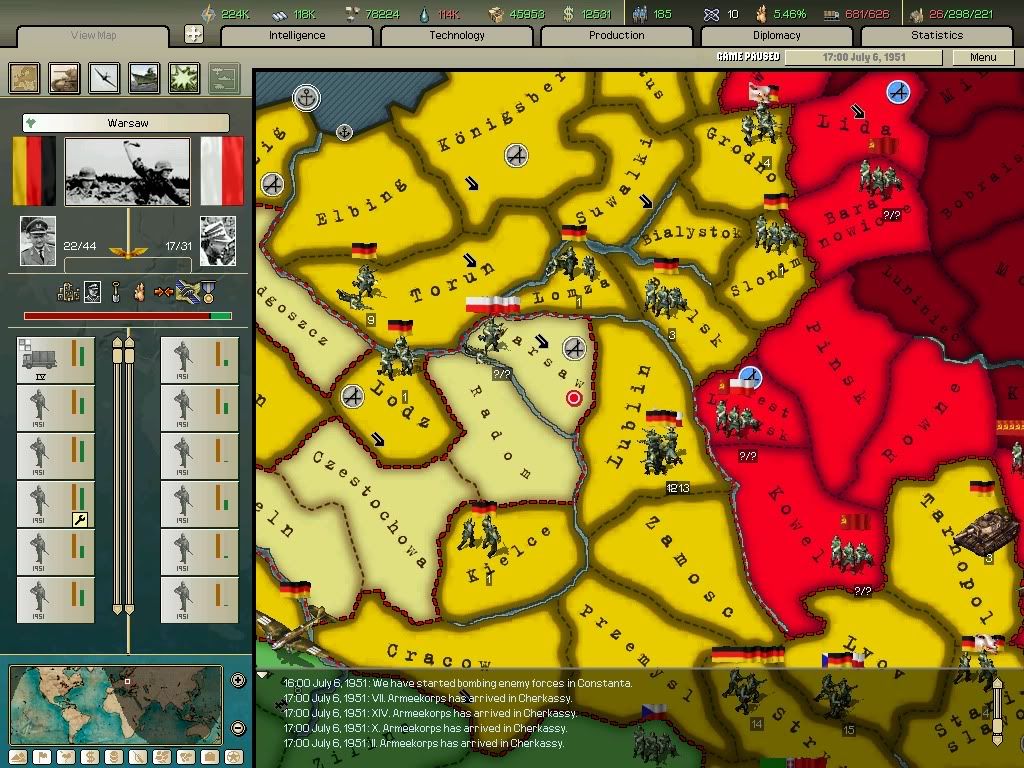Zoom in with the minimap plus button
The height and width of the screenshot is (768, 1024).
point(238,681)
